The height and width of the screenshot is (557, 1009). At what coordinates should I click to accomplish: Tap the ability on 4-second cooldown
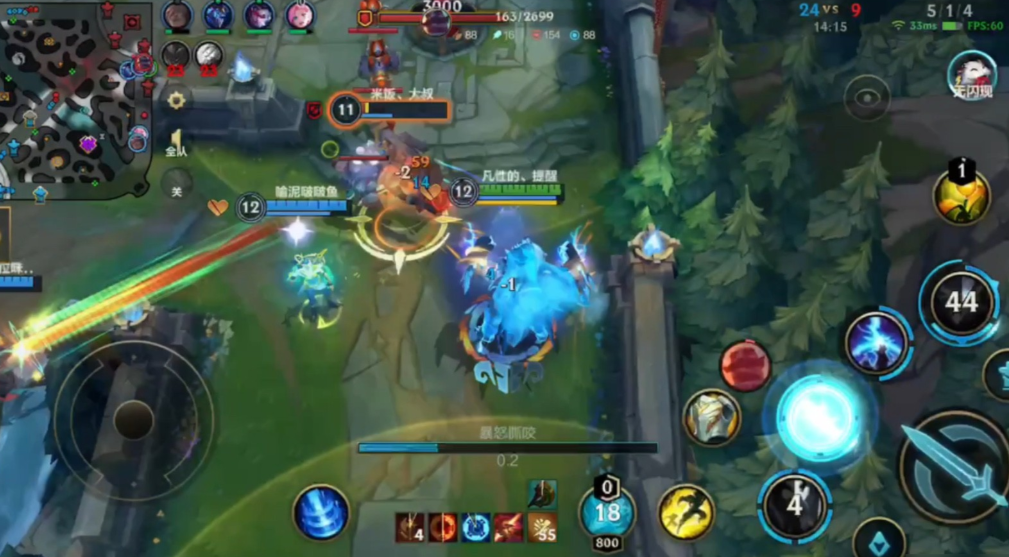coord(794,505)
